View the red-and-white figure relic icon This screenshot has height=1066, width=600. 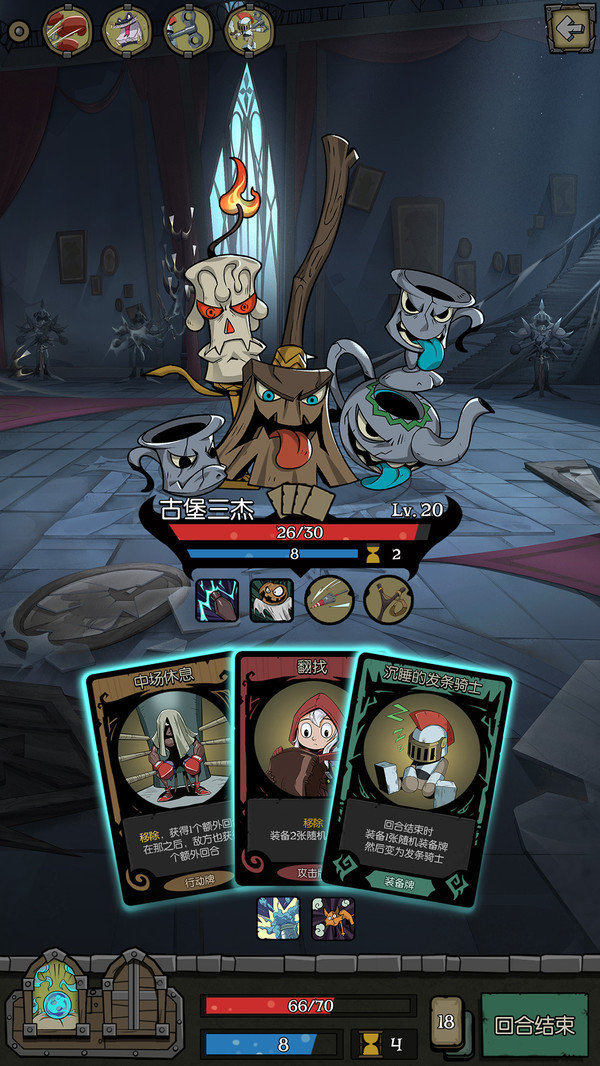pyautogui.click(x=247, y=31)
